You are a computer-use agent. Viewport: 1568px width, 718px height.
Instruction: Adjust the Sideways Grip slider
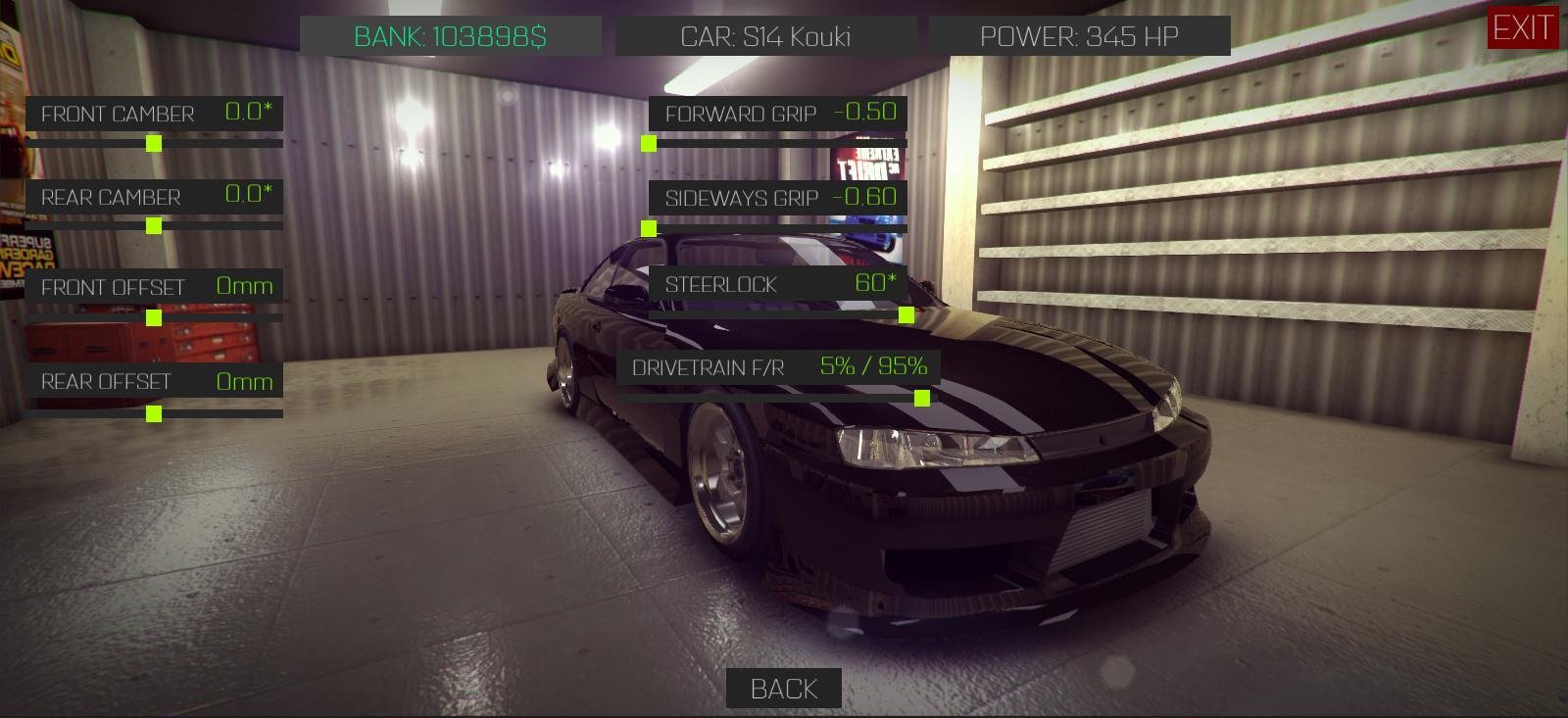coord(648,228)
